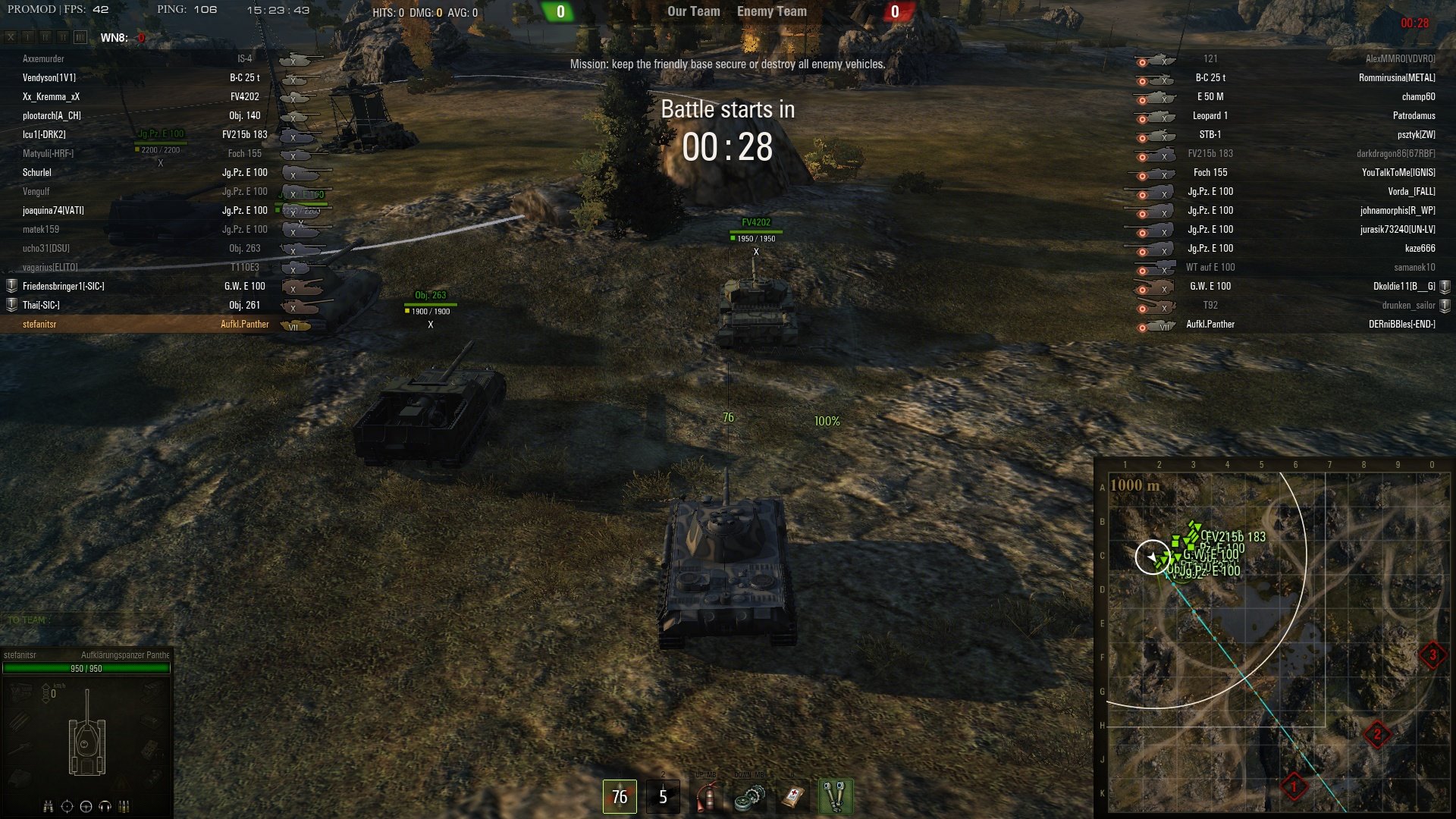Switch to the shell slot with 5 rounds
1456x819 pixels.
[x=663, y=796]
